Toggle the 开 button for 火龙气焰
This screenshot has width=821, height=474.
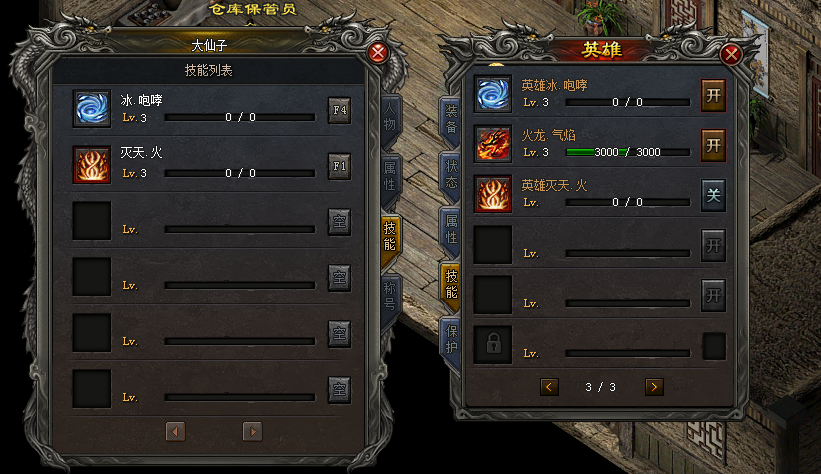(x=713, y=144)
